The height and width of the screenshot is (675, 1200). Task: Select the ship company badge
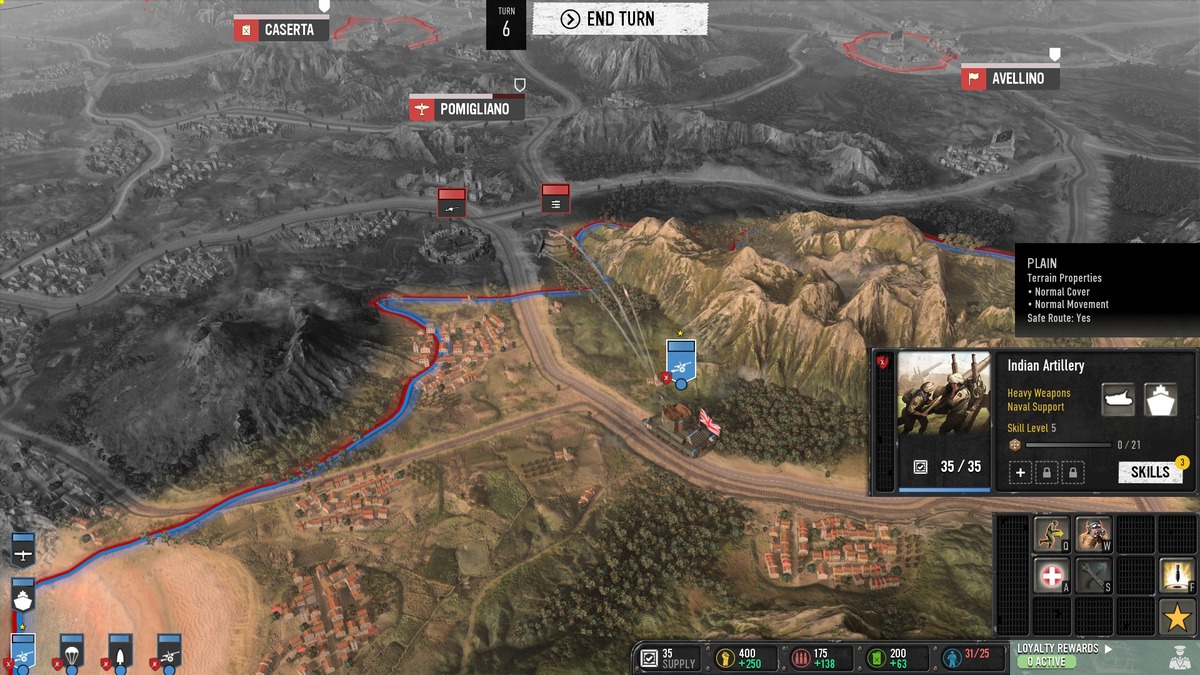23,596
